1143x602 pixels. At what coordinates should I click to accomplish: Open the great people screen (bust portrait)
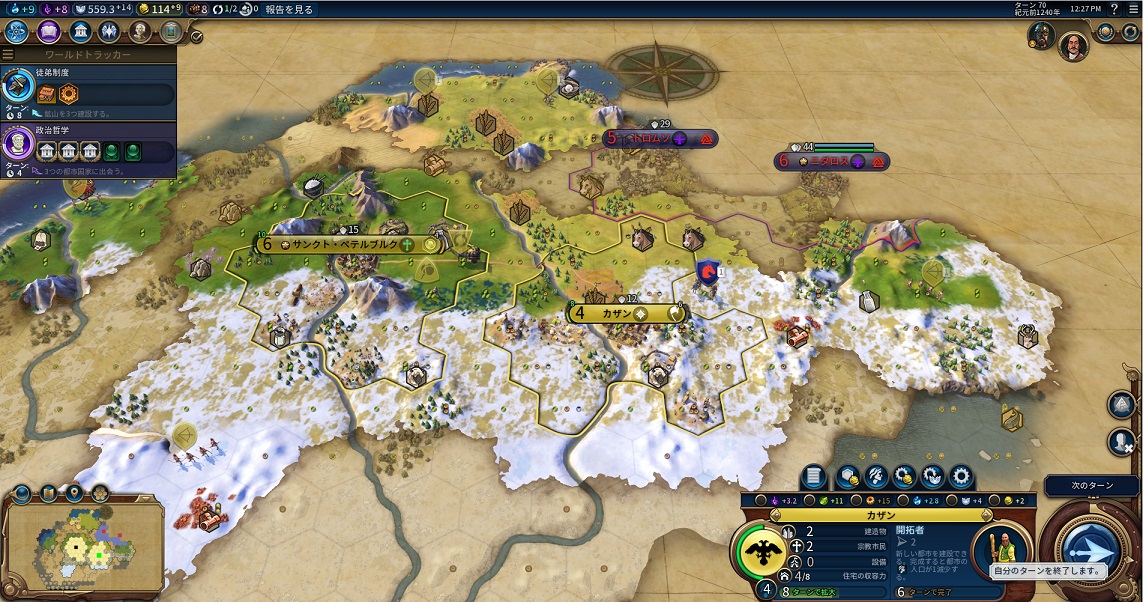click(x=140, y=31)
